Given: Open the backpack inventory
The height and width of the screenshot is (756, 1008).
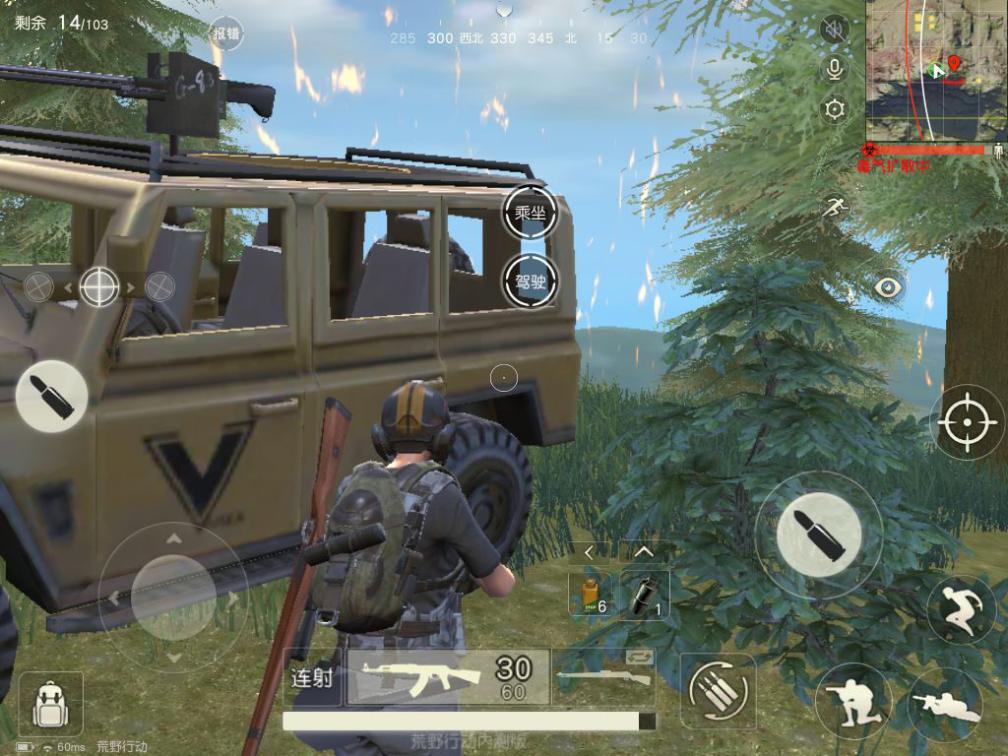Looking at the screenshot, I should (50, 703).
